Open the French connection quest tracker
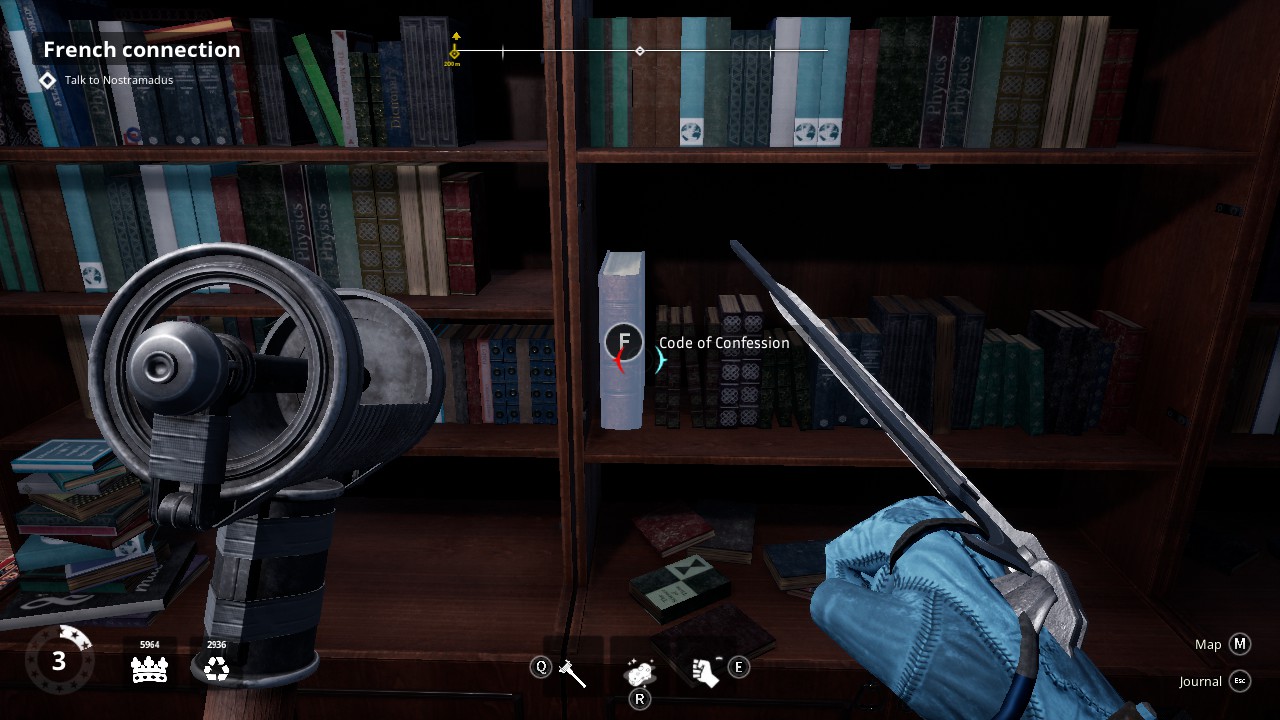 (x=141, y=49)
